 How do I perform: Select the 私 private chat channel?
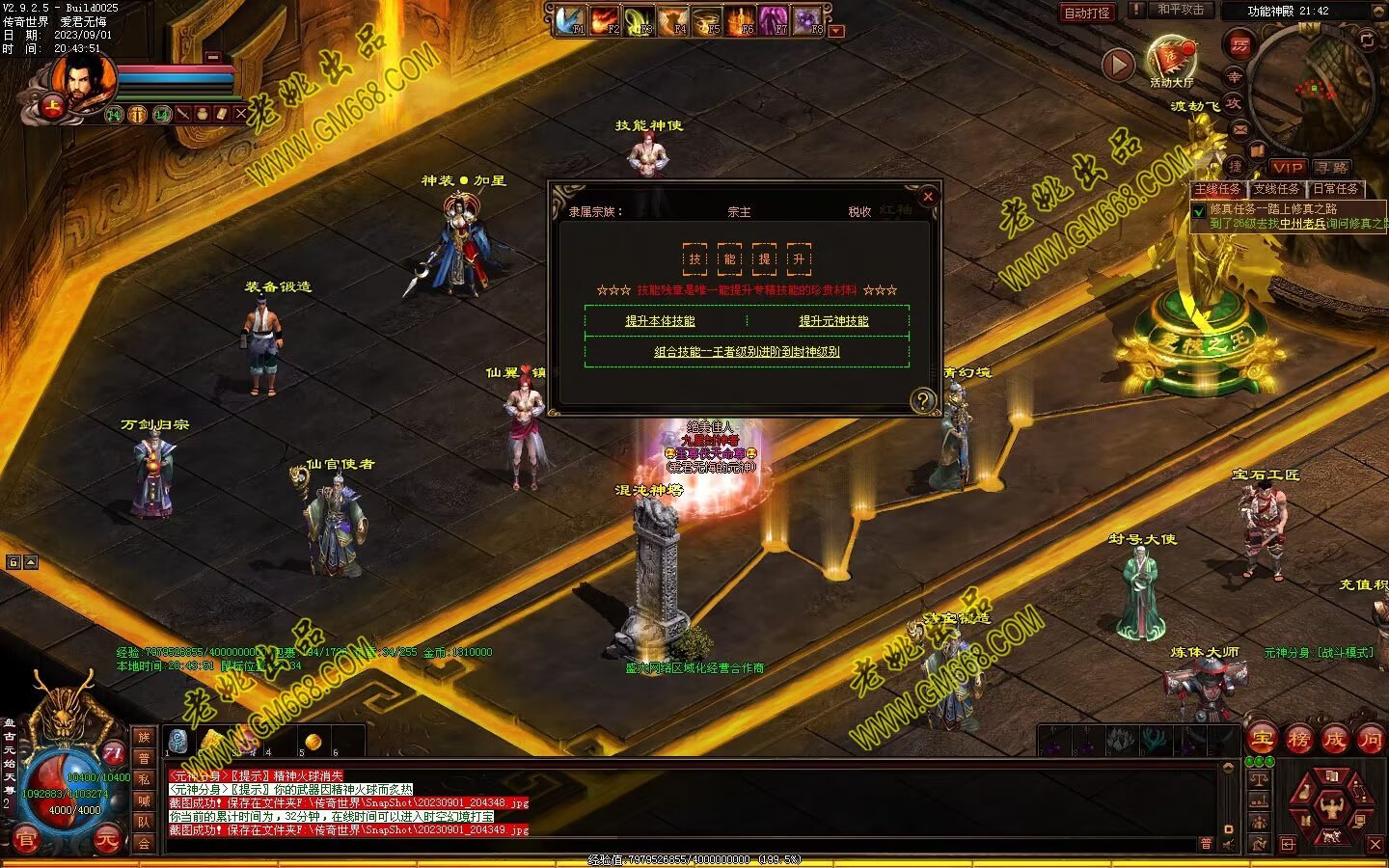click(144, 779)
